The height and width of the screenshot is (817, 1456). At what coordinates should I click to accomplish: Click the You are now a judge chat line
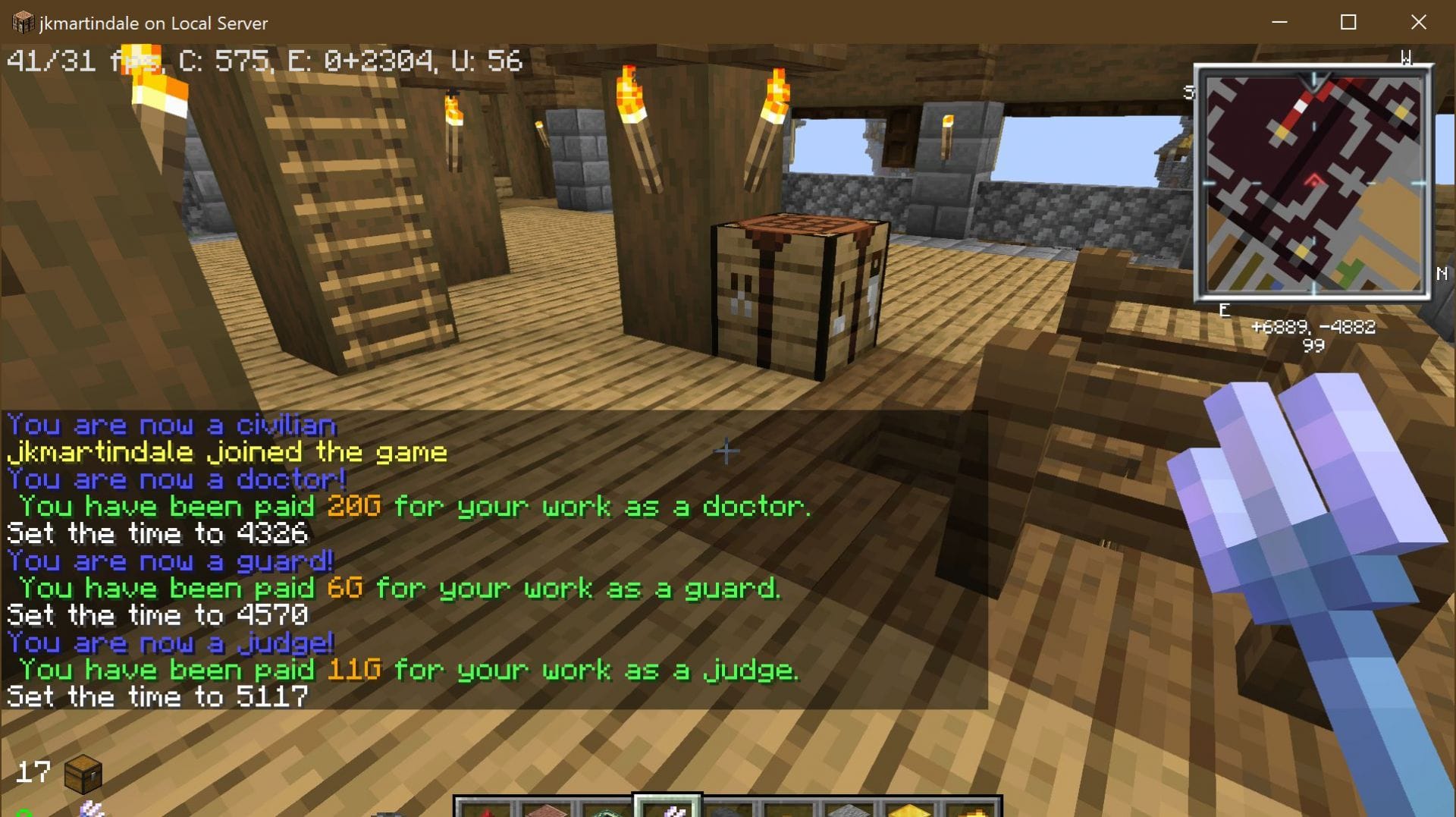168,643
